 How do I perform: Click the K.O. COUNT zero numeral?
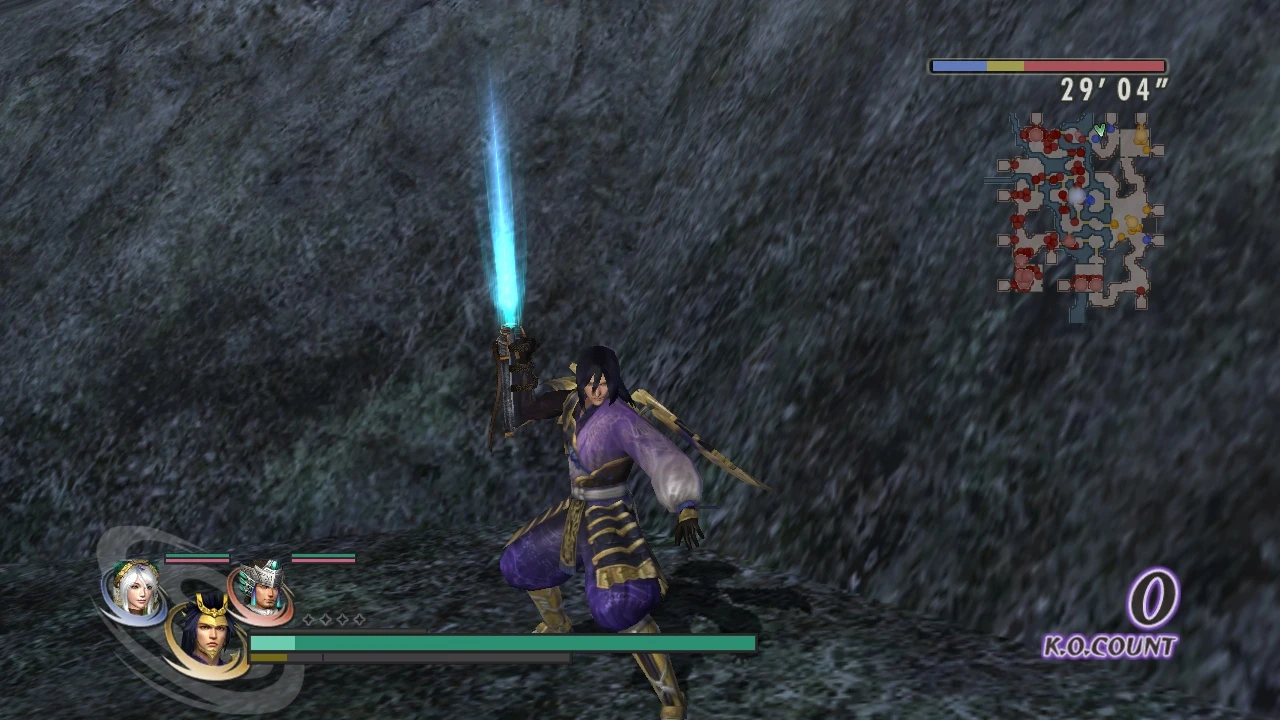tap(1155, 600)
